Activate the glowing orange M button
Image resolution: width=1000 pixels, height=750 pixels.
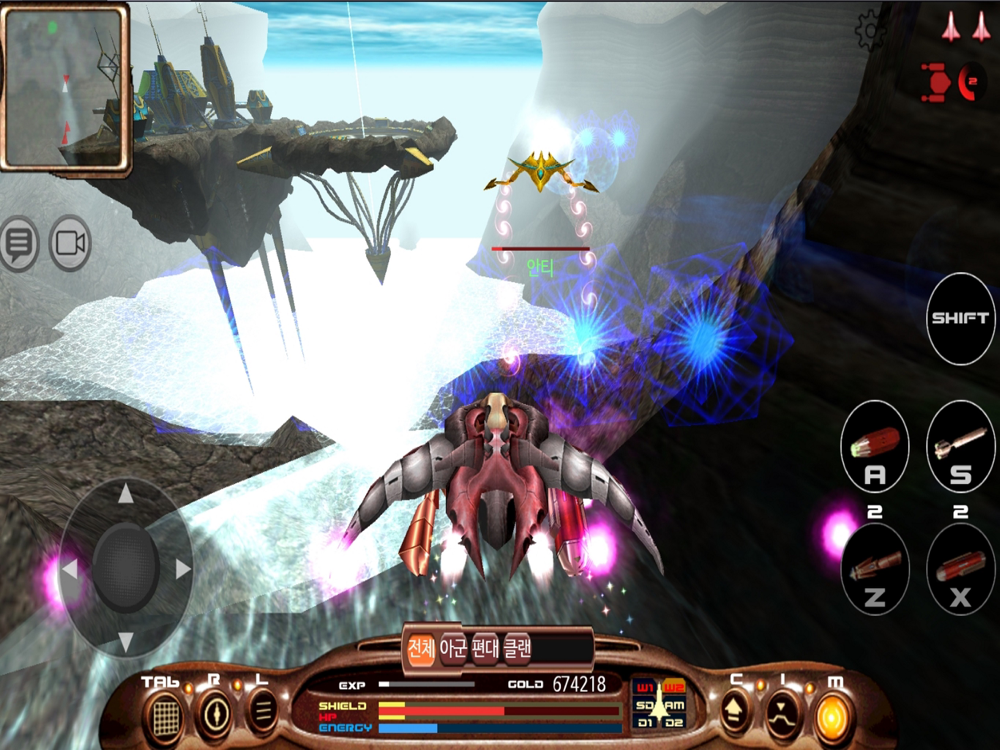coord(832,714)
